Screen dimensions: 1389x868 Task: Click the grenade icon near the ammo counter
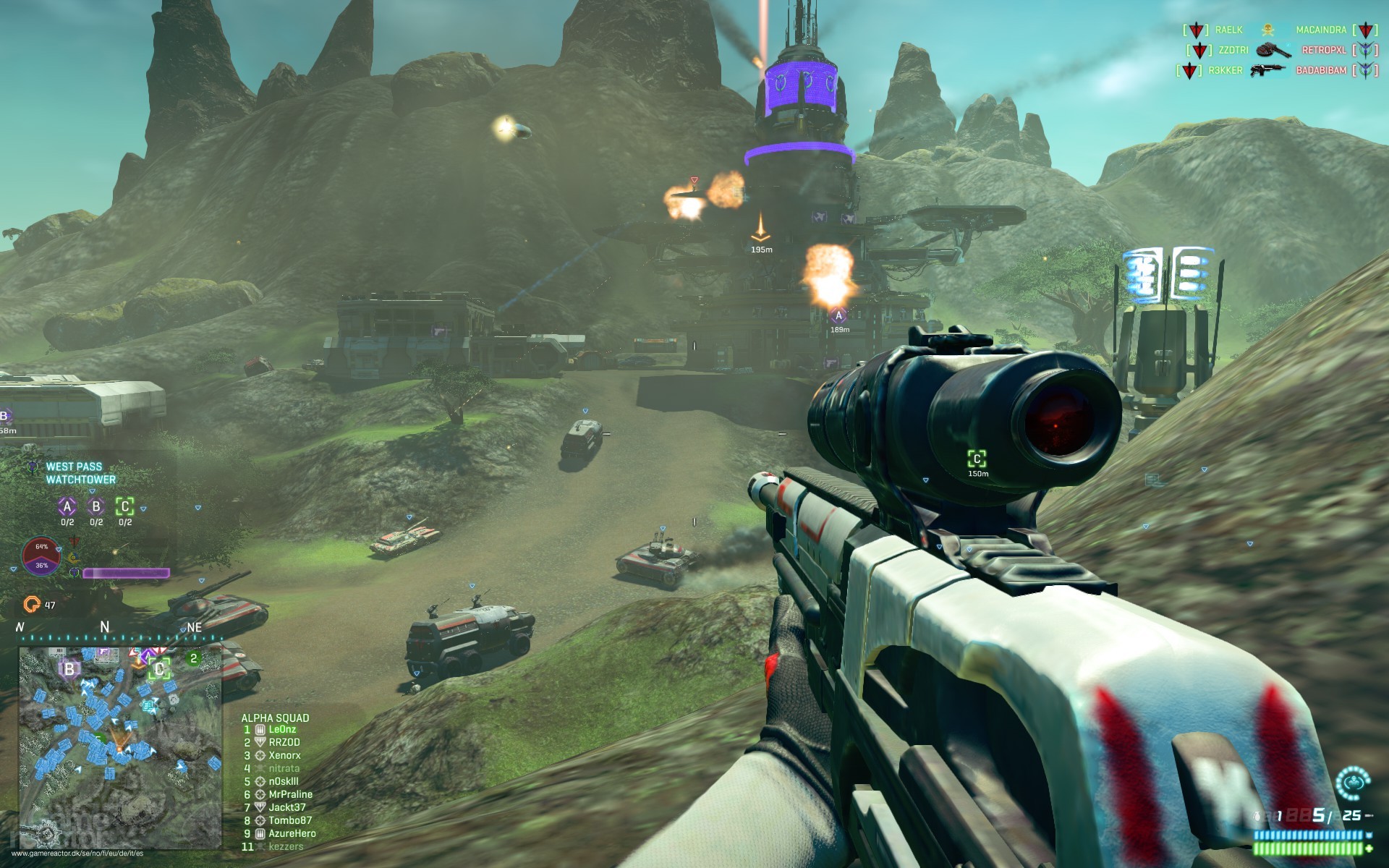[x=1257, y=816]
